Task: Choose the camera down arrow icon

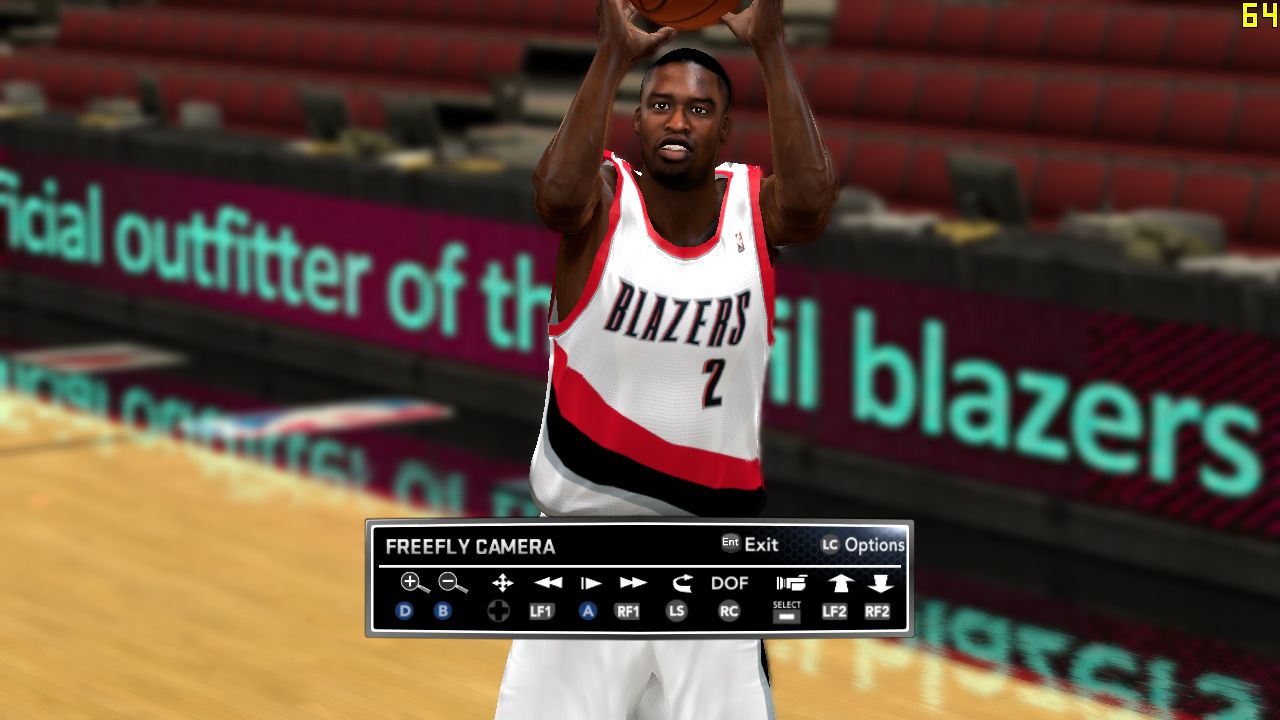Action: click(879, 583)
